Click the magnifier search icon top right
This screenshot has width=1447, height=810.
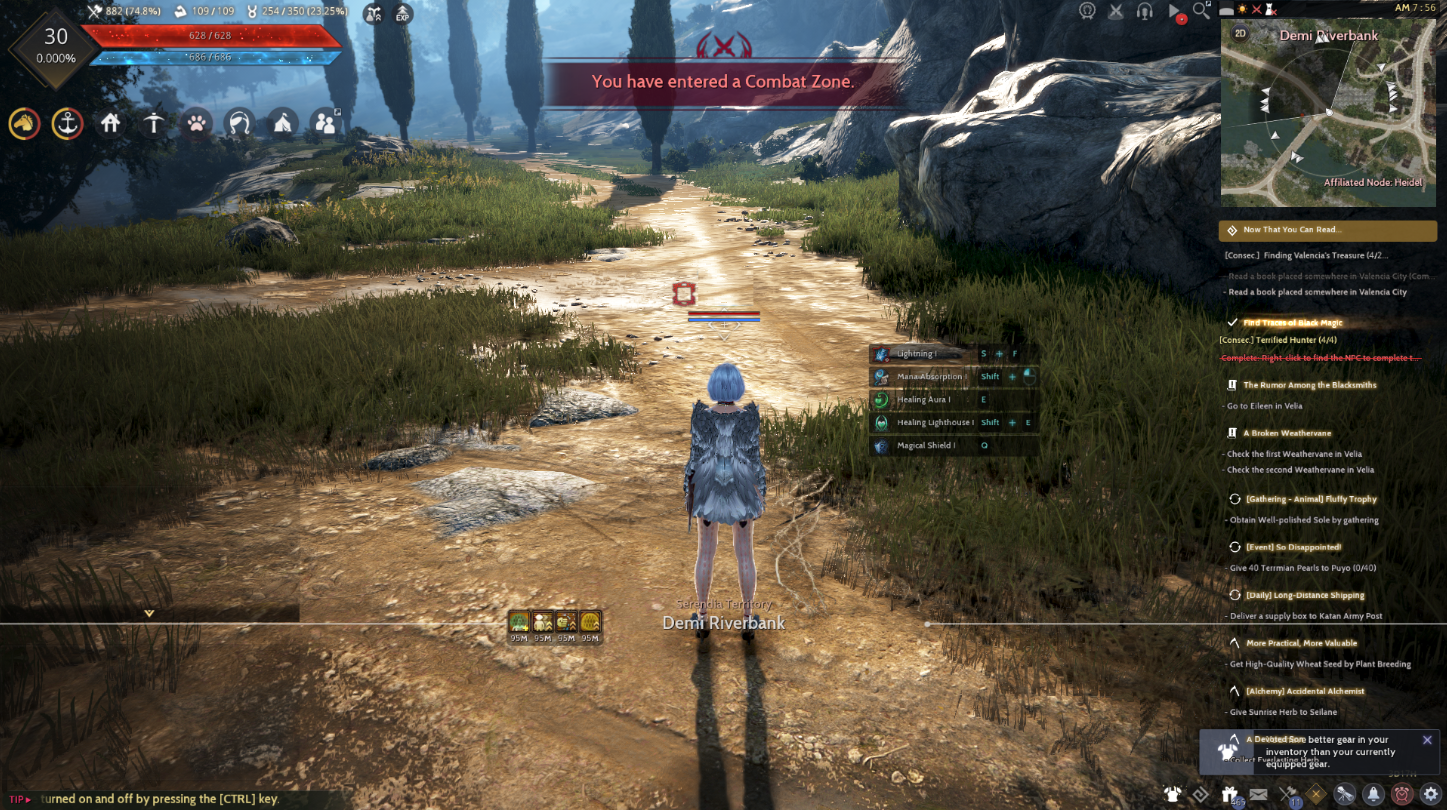(x=1201, y=11)
